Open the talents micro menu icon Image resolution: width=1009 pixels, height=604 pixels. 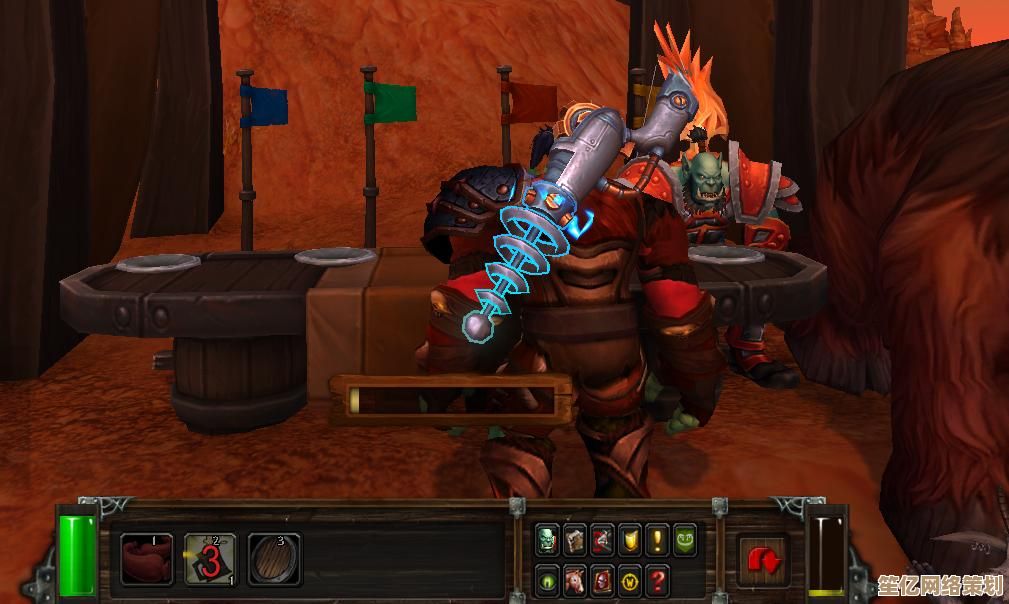tap(602, 541)
